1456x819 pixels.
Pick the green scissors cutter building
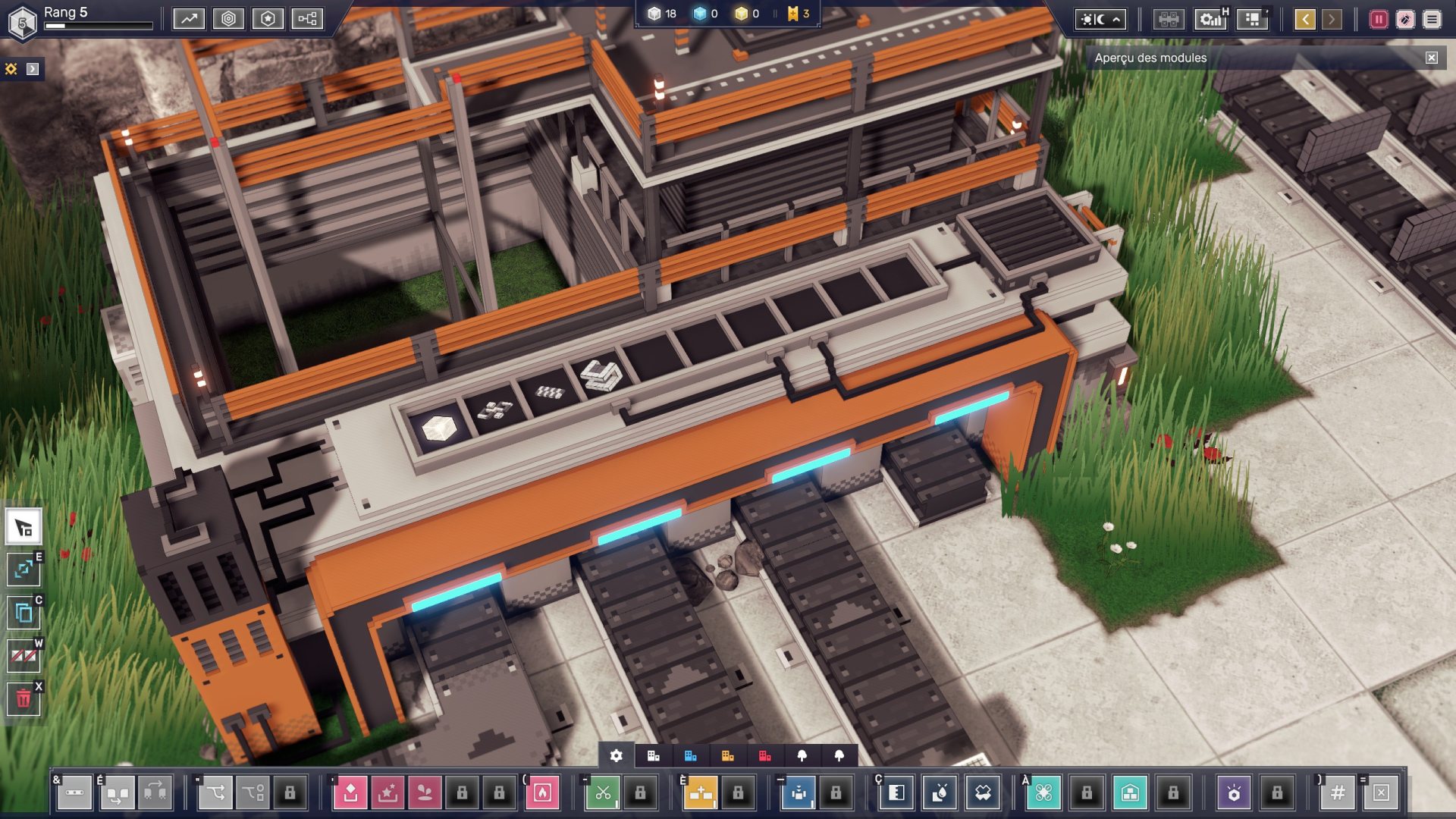[x=603, y=793]
